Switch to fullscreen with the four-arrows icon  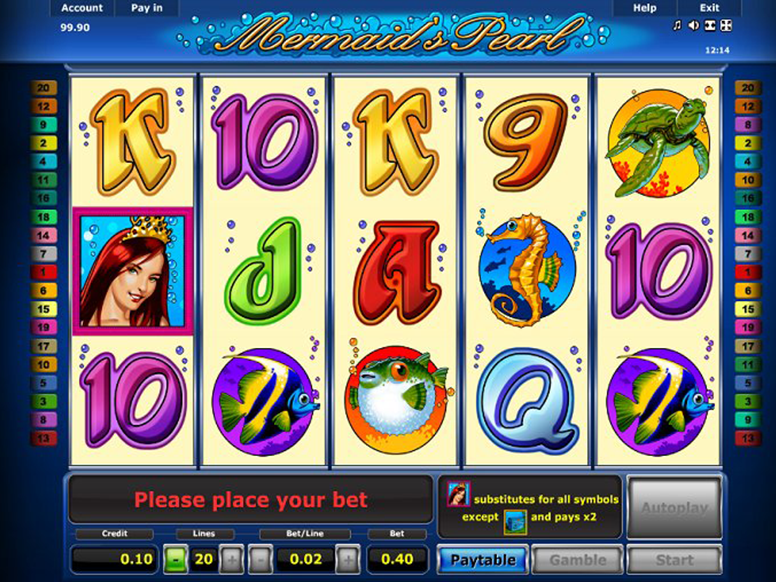[x=727, y=25]
